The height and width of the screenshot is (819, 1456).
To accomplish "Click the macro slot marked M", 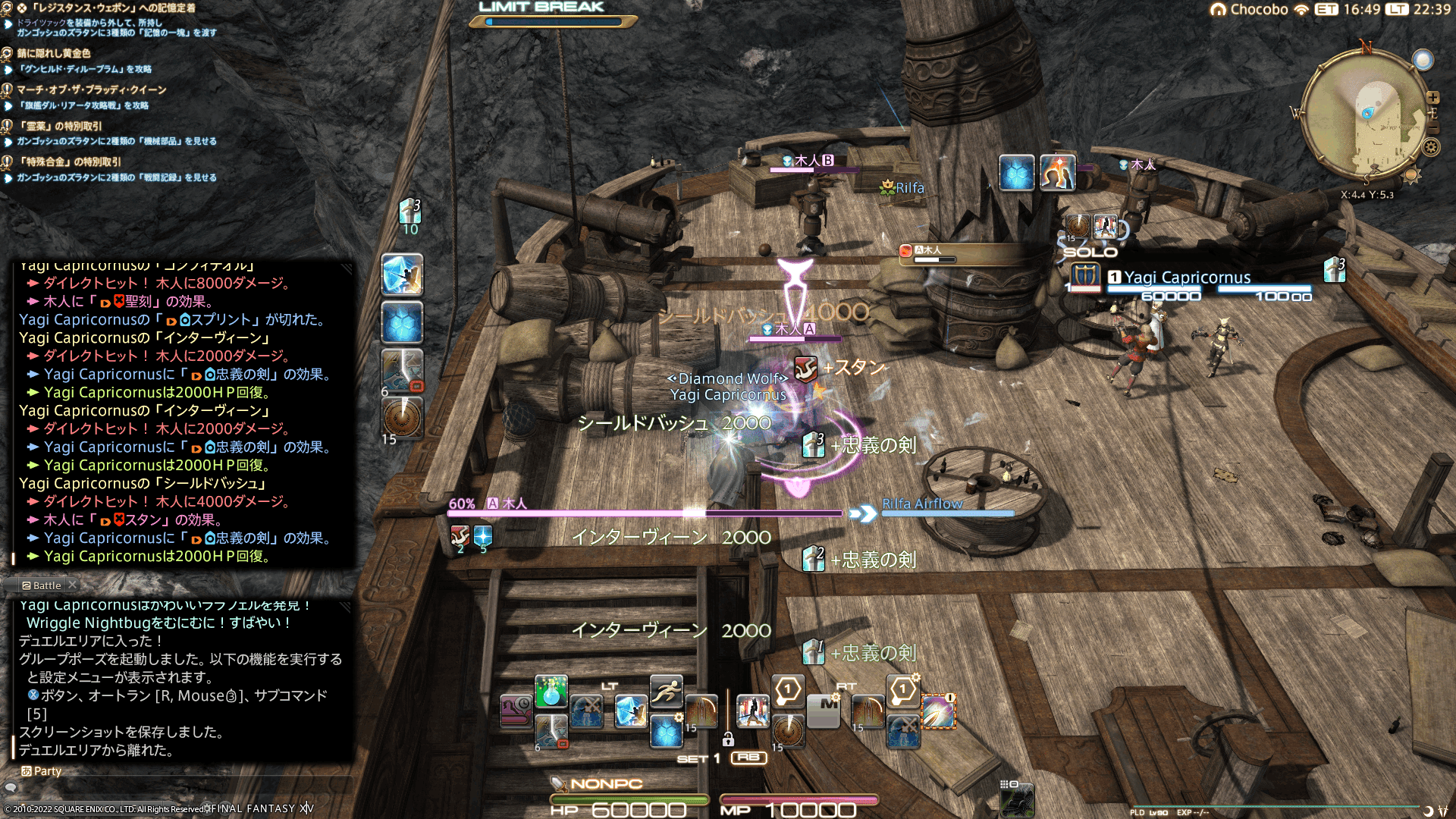I will [823, 710].
